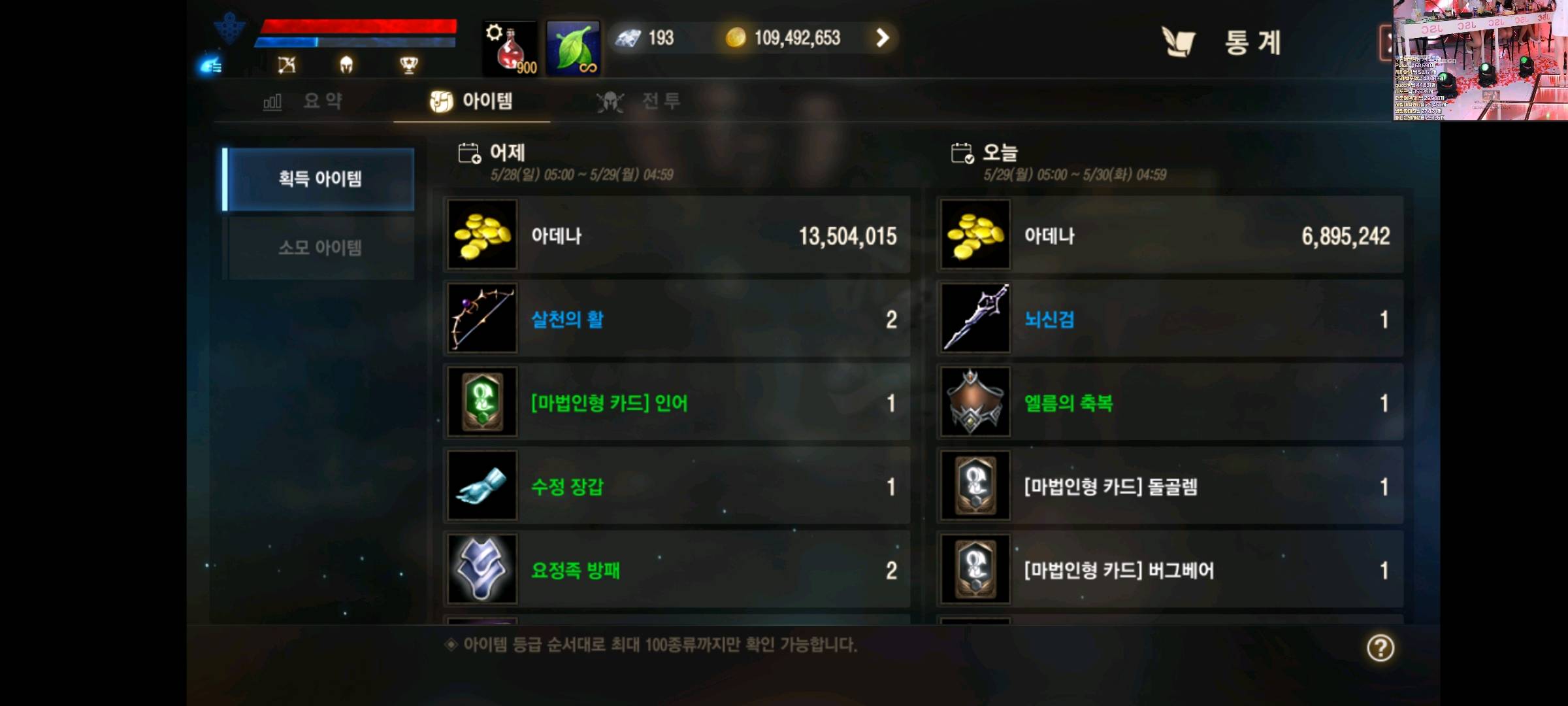This screenshot has width=1568, height=706.
Task: Click the 요정족 방패 shield item icon
Action: tap(482, 569)
